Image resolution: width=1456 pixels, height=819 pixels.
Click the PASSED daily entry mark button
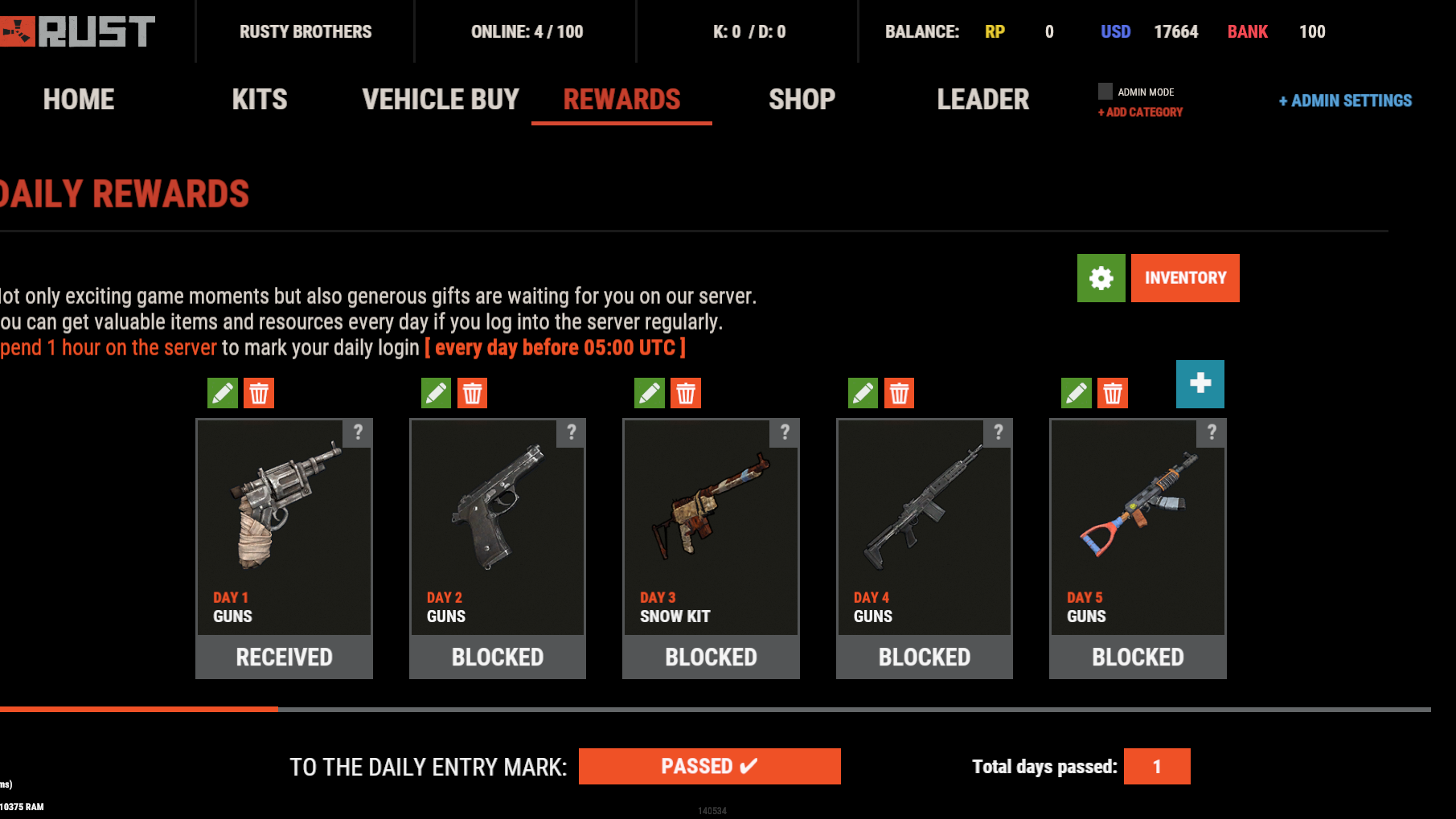coord(709,766)
